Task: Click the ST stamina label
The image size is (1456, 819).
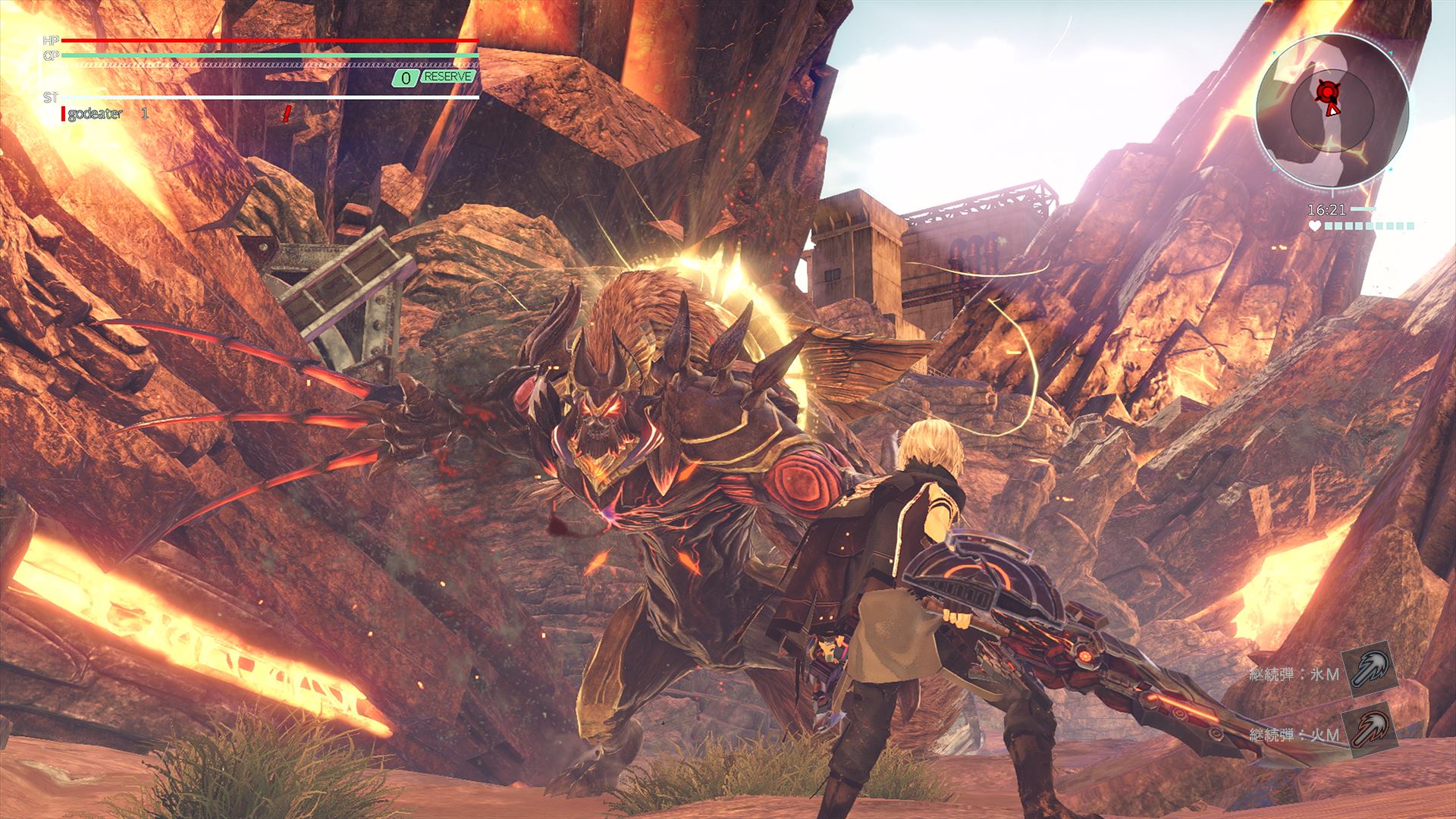Action: click(x=51, y=96)
